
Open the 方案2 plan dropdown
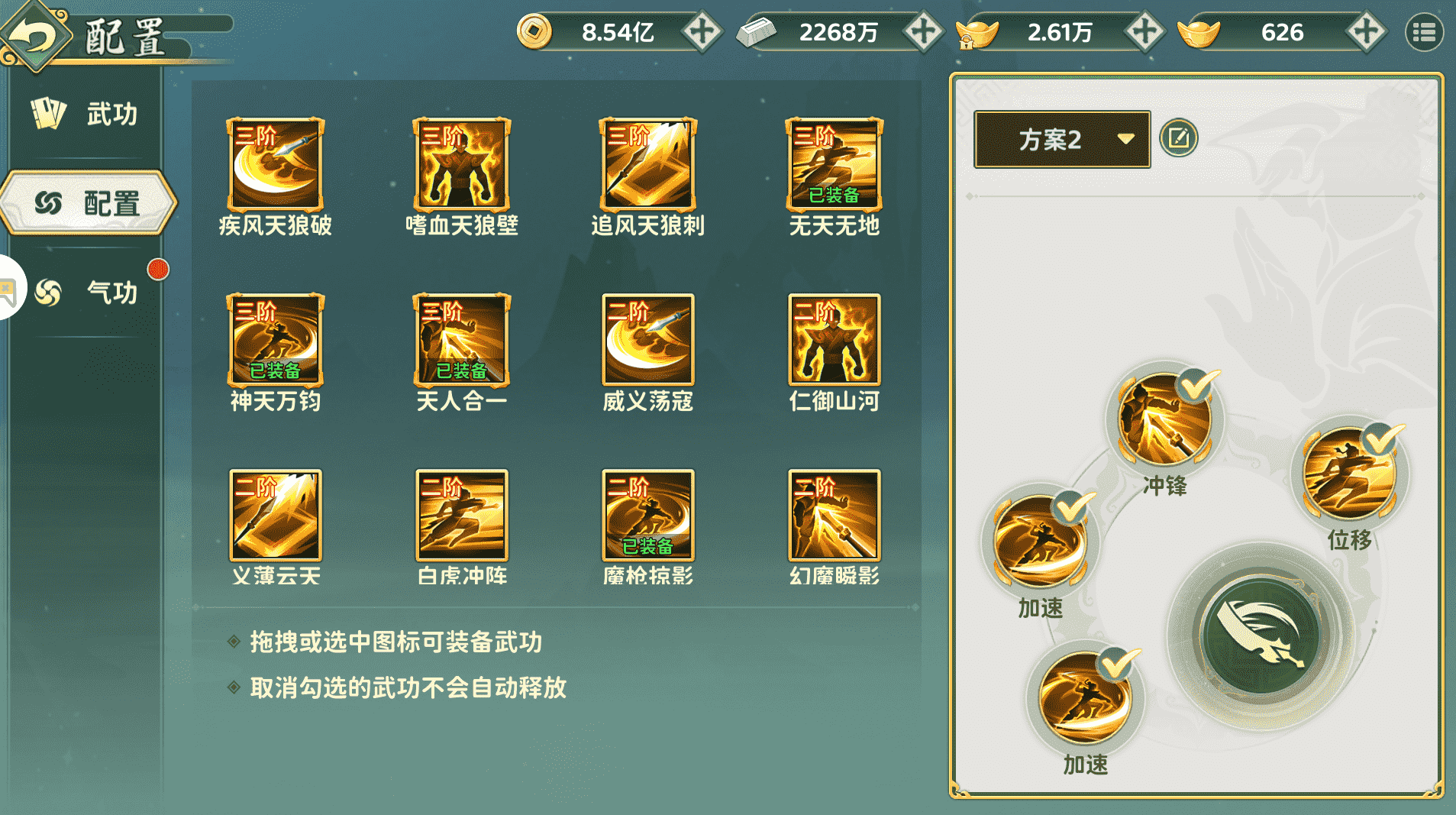pyautogui.click(x=1062, y=140)
